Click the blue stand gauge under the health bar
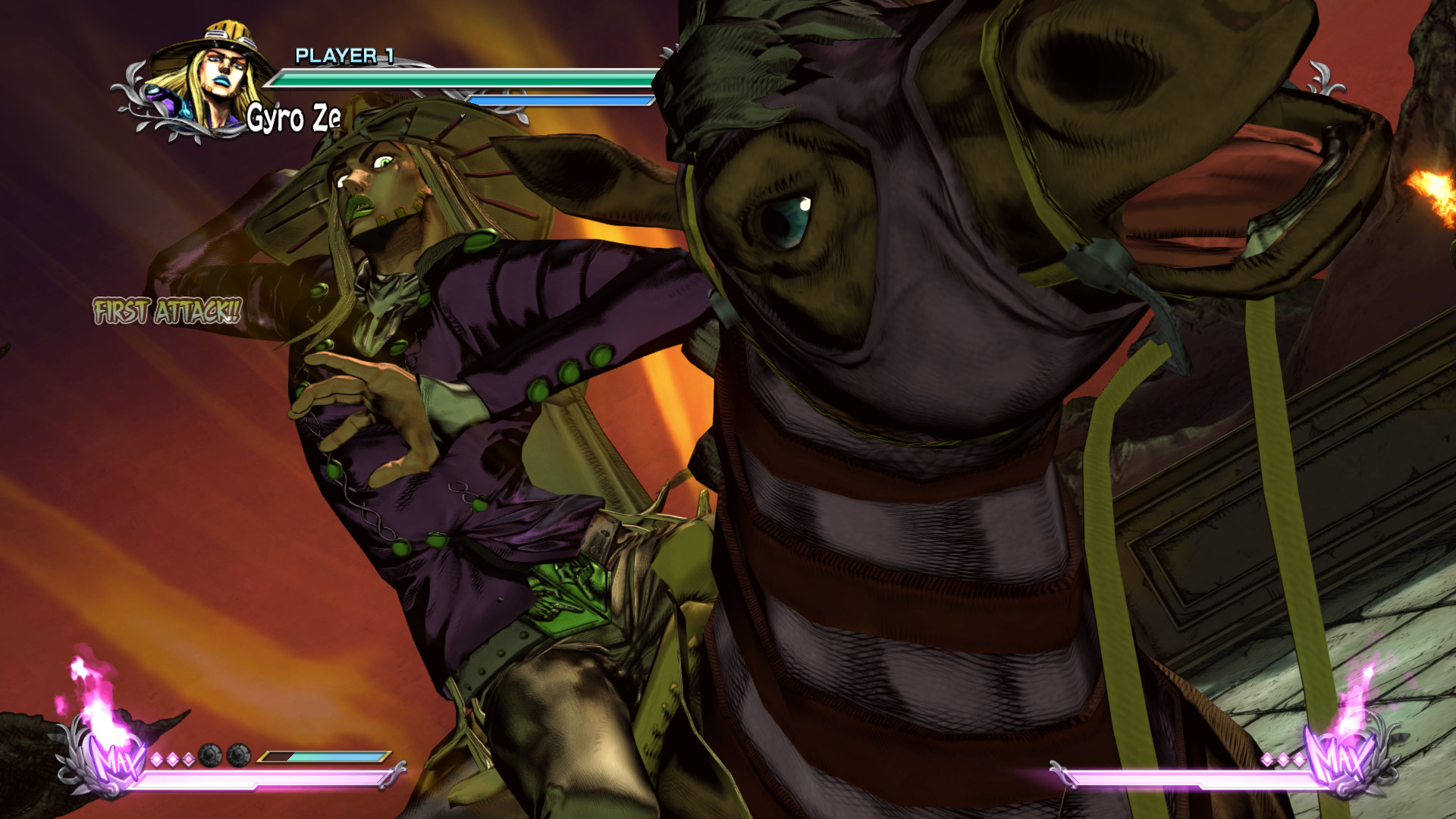Screen dimensions: 1456x819 [x=561, y=99]
